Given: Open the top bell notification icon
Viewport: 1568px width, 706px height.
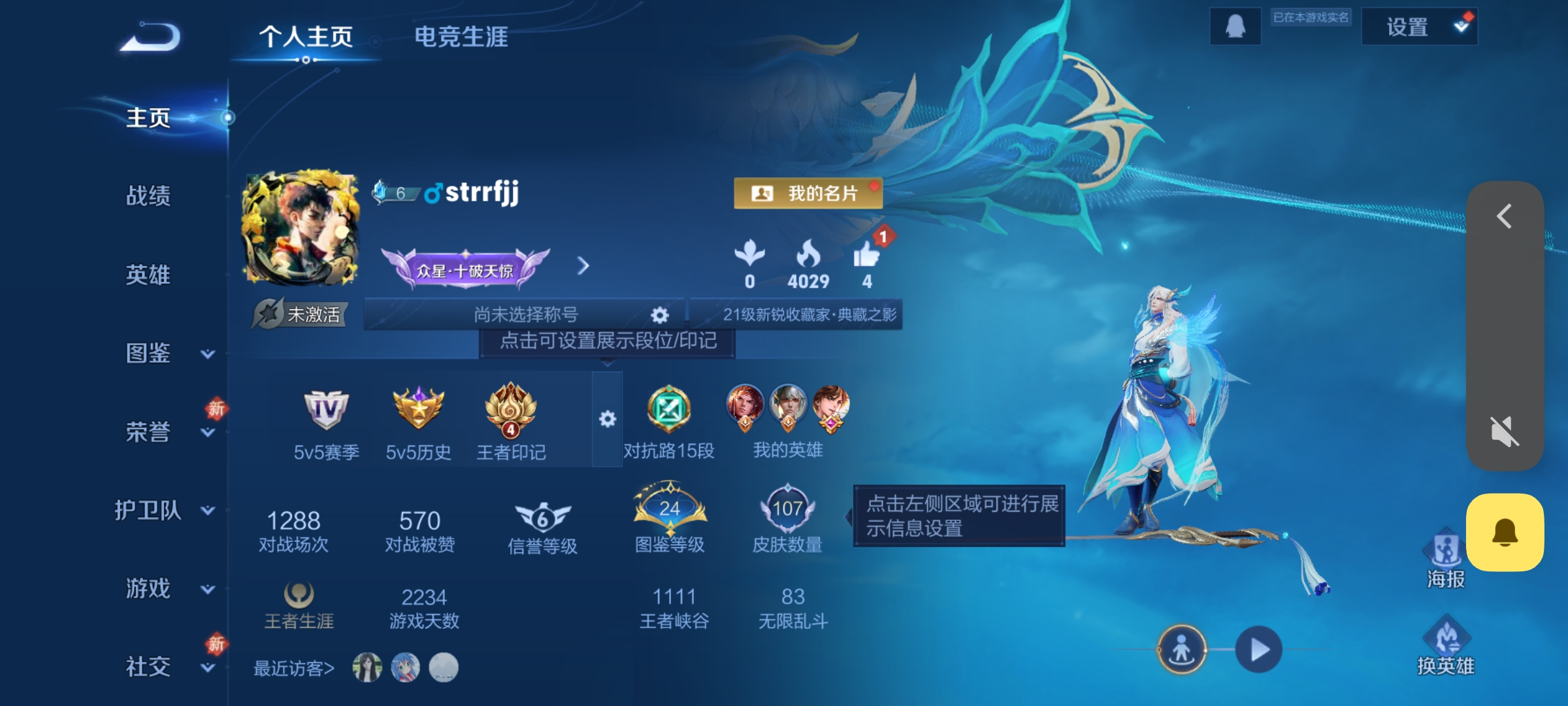Looking at the screenshot, I should point(1234,27).
